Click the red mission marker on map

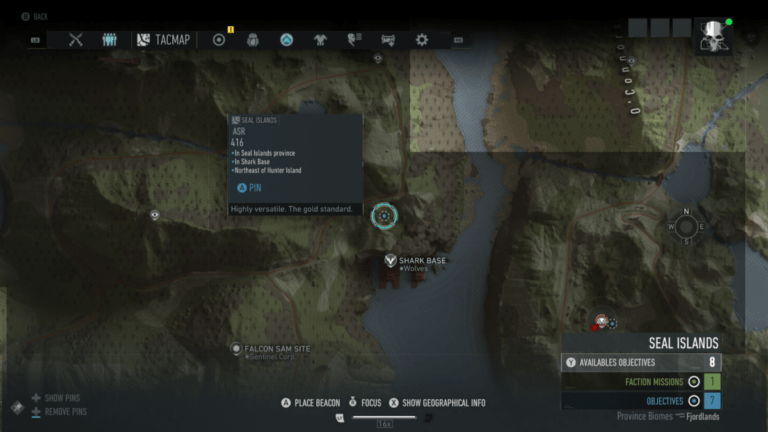coord(601,321)
